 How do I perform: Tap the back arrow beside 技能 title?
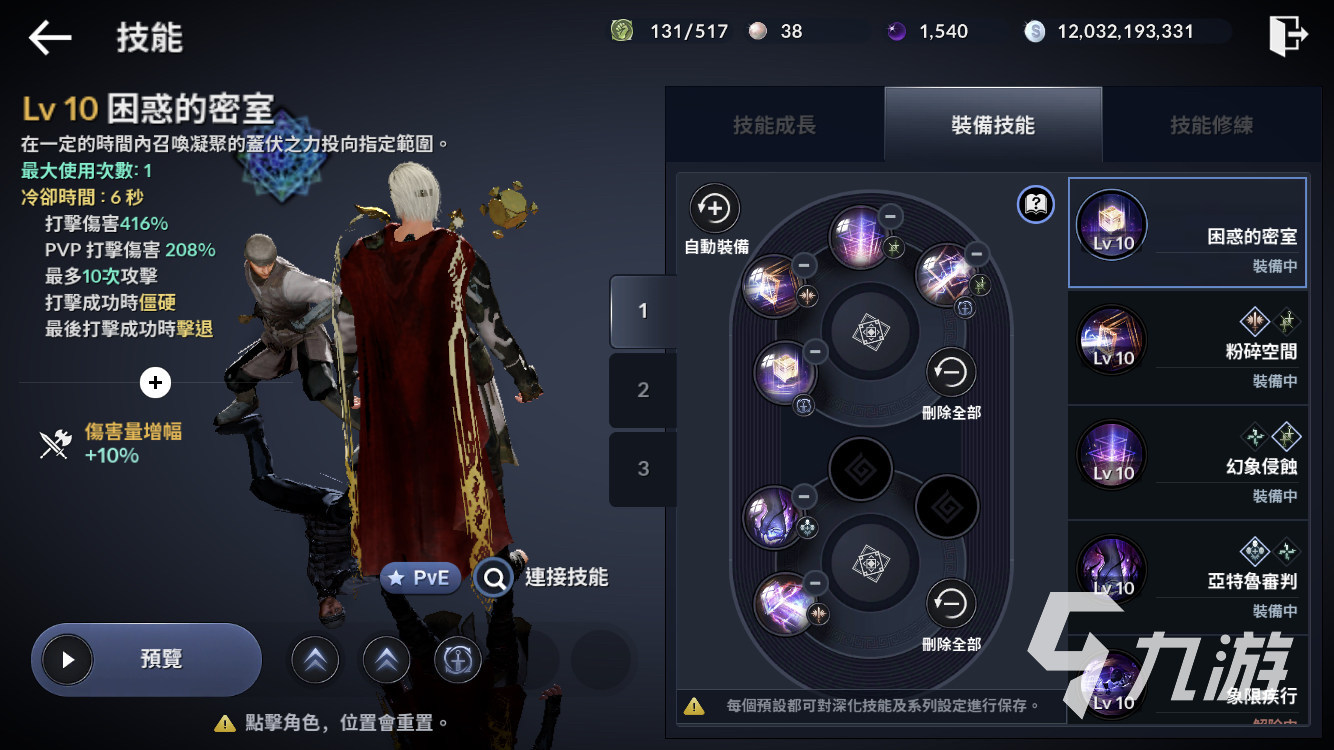pos(47,36)
